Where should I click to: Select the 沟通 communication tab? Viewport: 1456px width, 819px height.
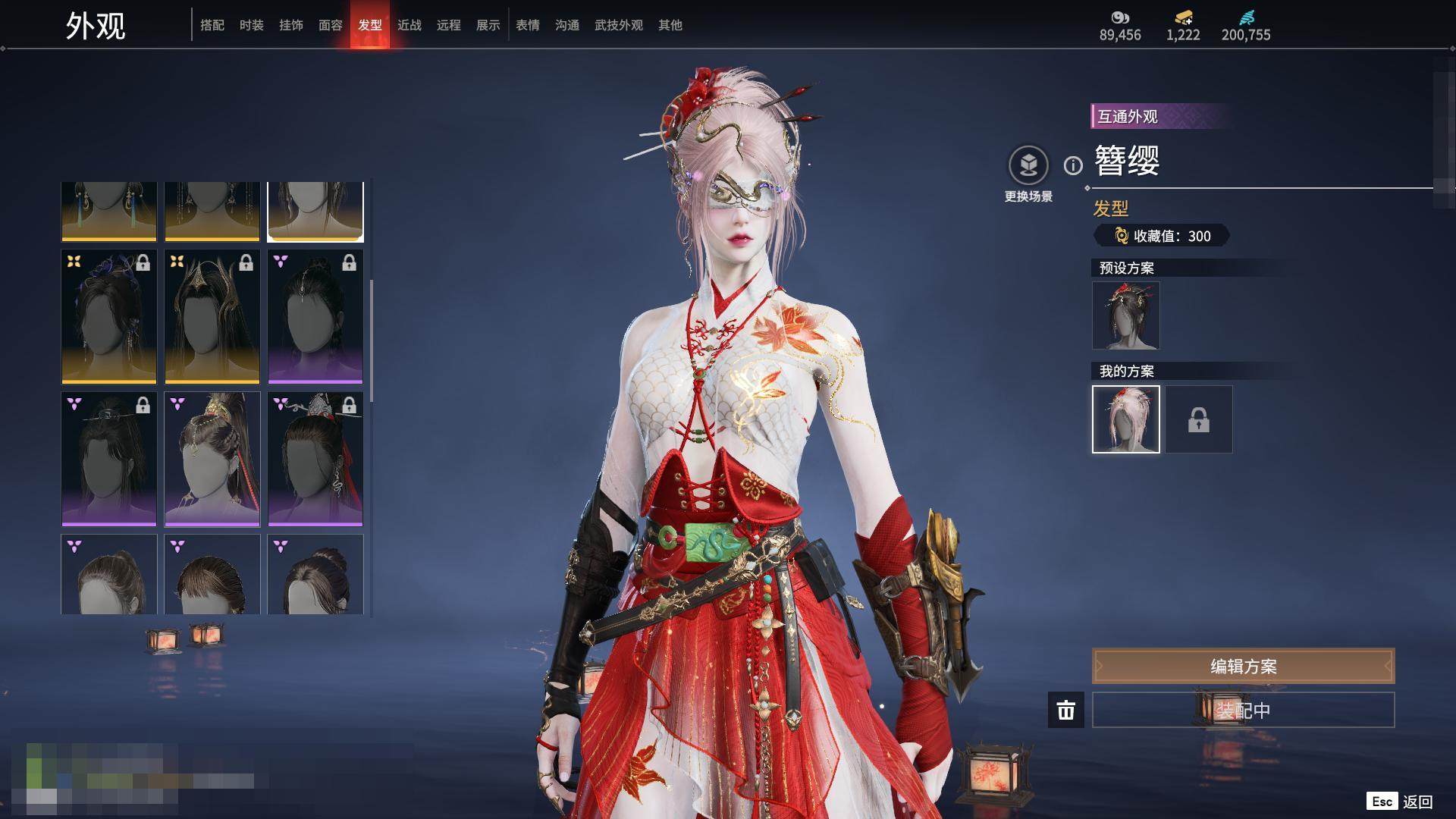point(567,25)
